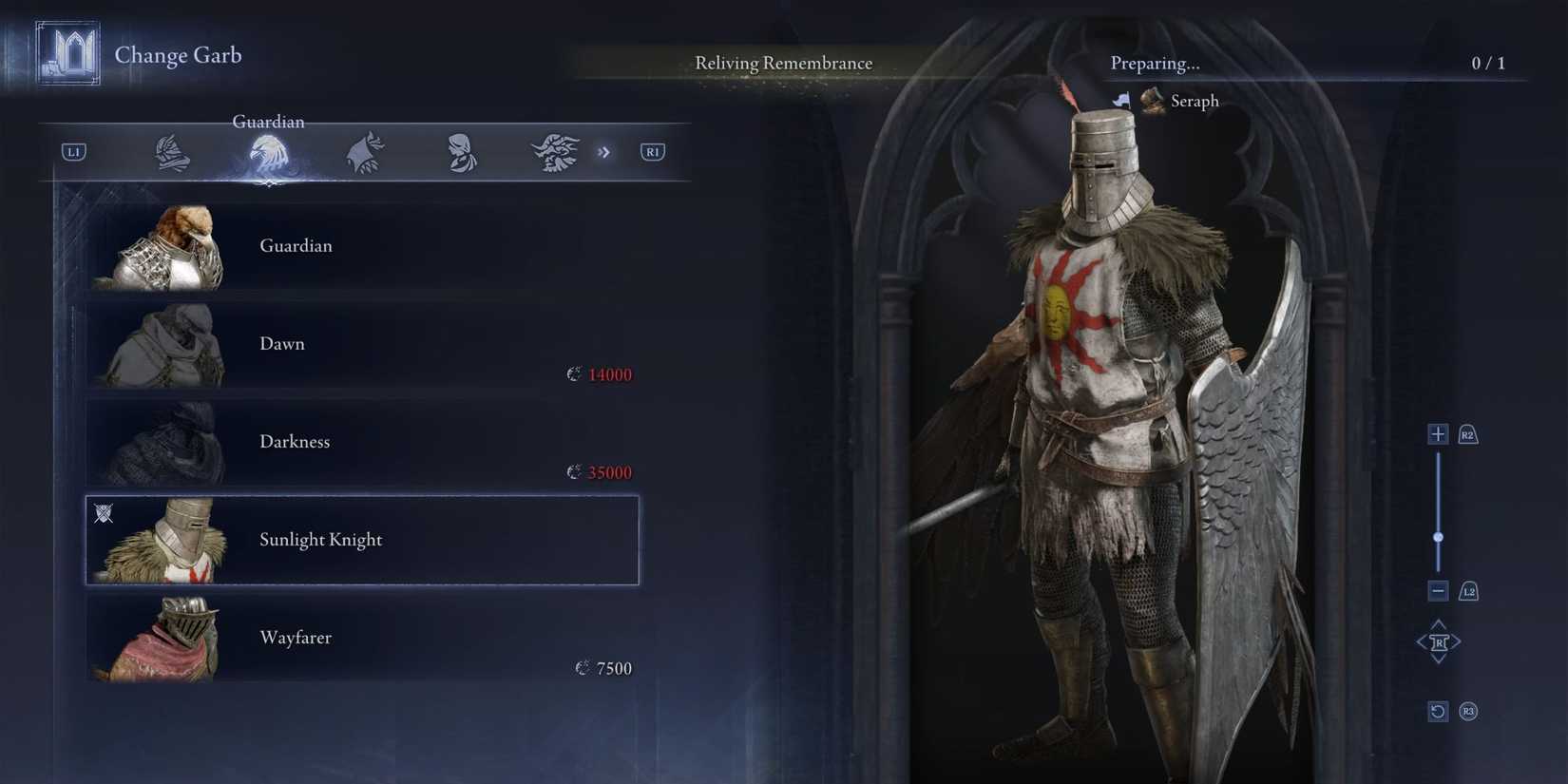1568x784 pixels.
Task: Open the horned beast character tab
Action: [555, 152]
